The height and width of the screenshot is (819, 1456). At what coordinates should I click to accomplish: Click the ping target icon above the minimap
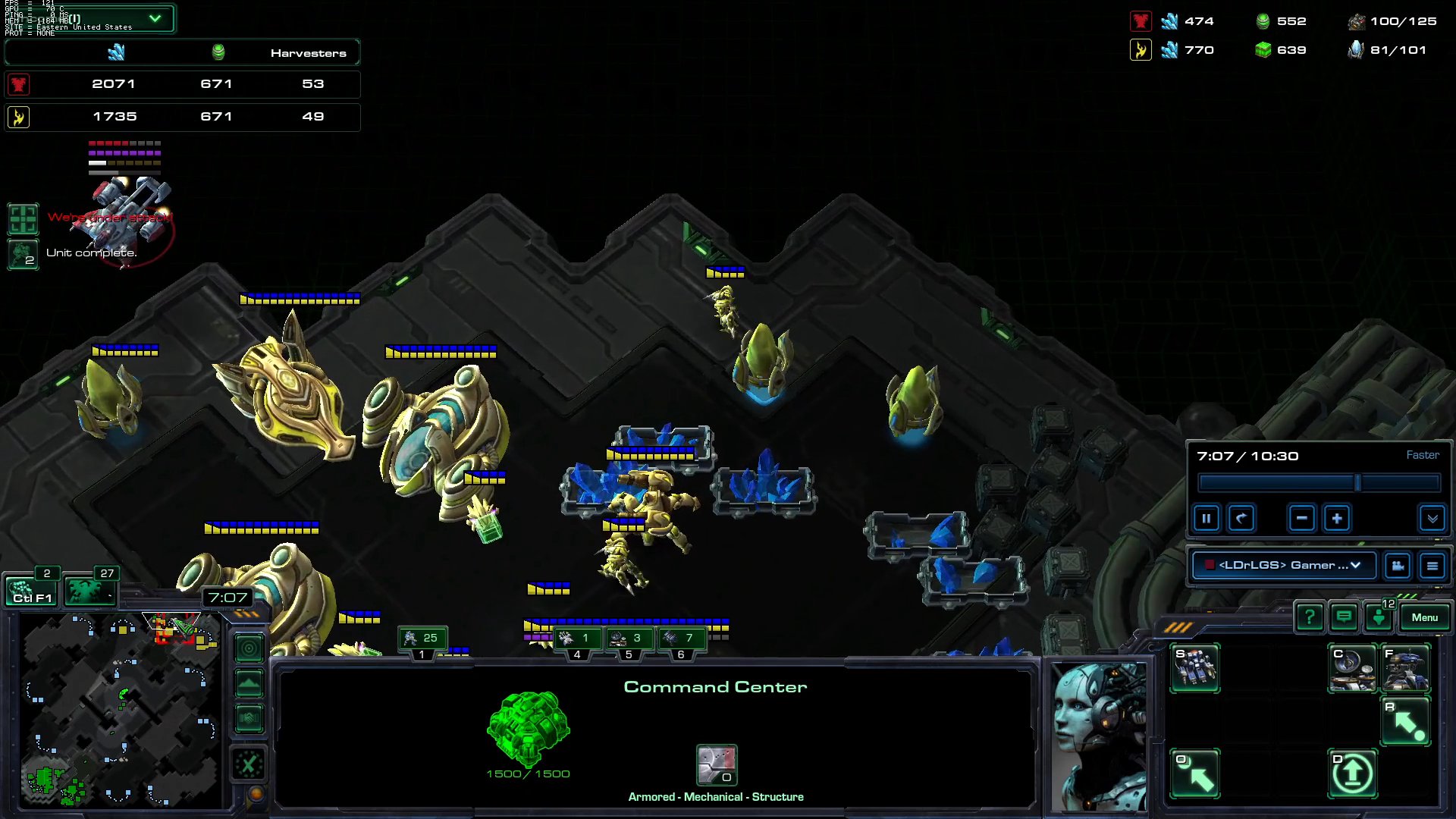[x=249, y=648]
